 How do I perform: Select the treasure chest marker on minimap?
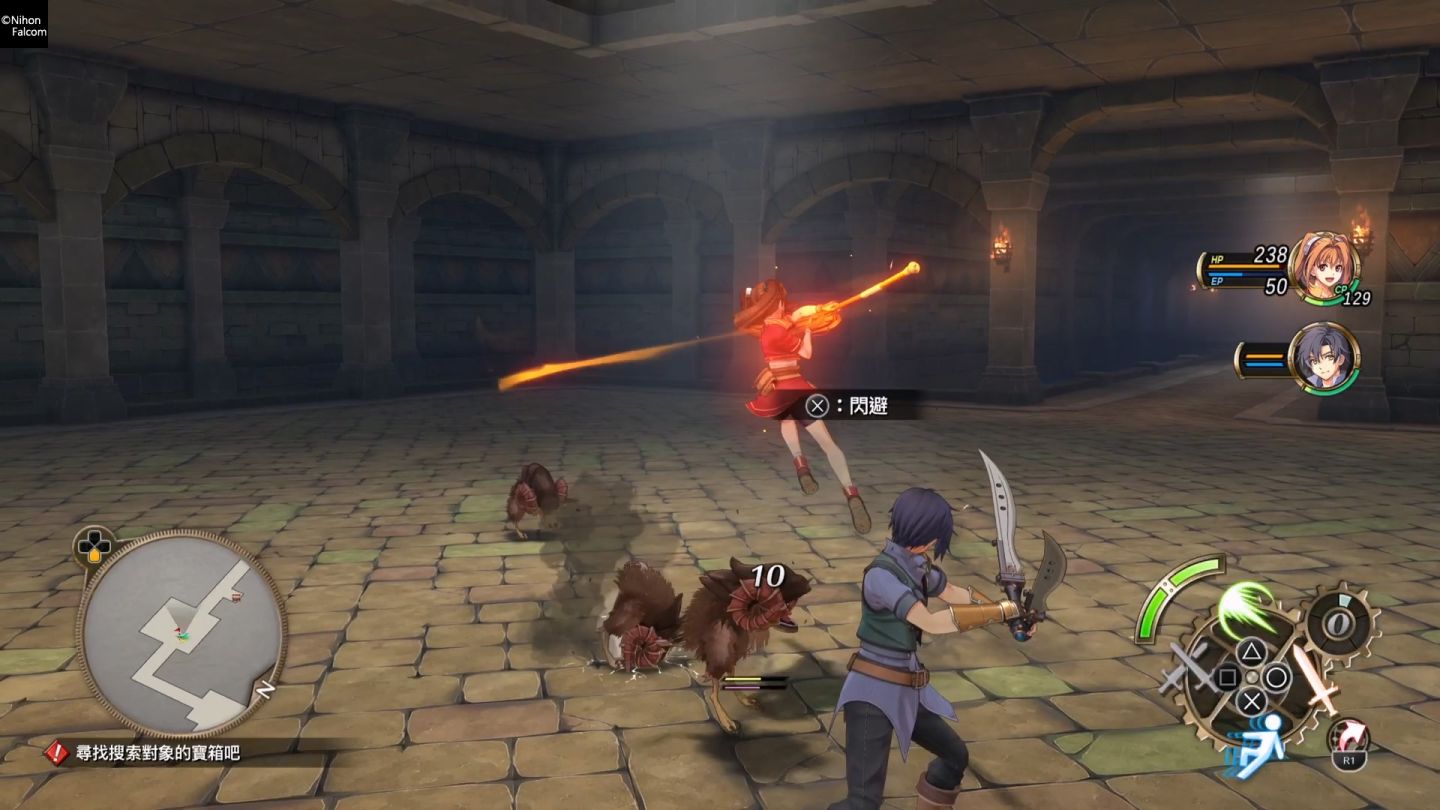237,598
